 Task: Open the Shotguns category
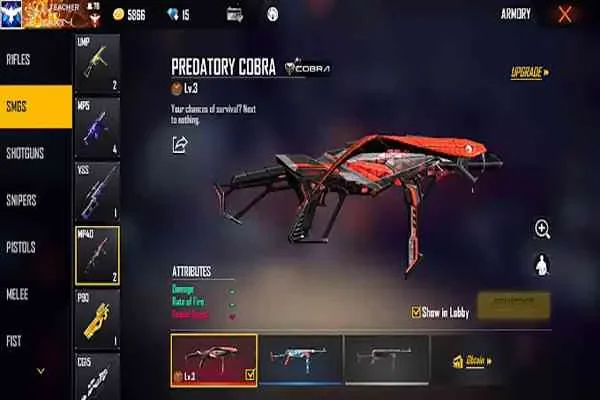tap(24, 153)
